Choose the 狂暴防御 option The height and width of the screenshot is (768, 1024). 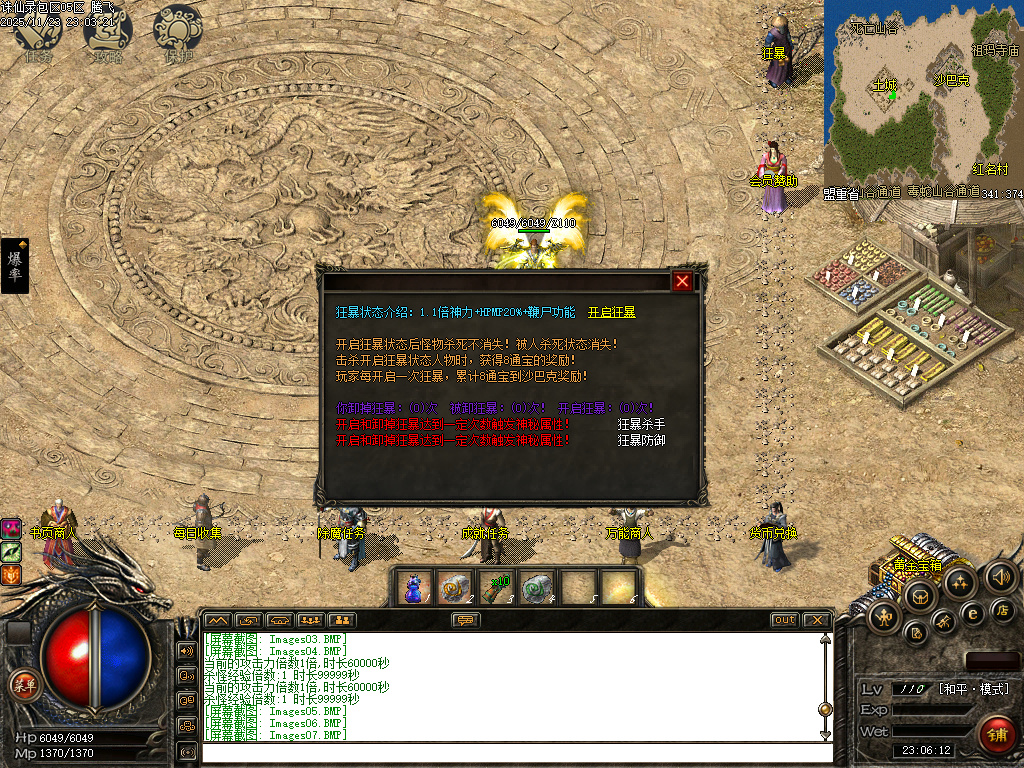click(641, 440)
